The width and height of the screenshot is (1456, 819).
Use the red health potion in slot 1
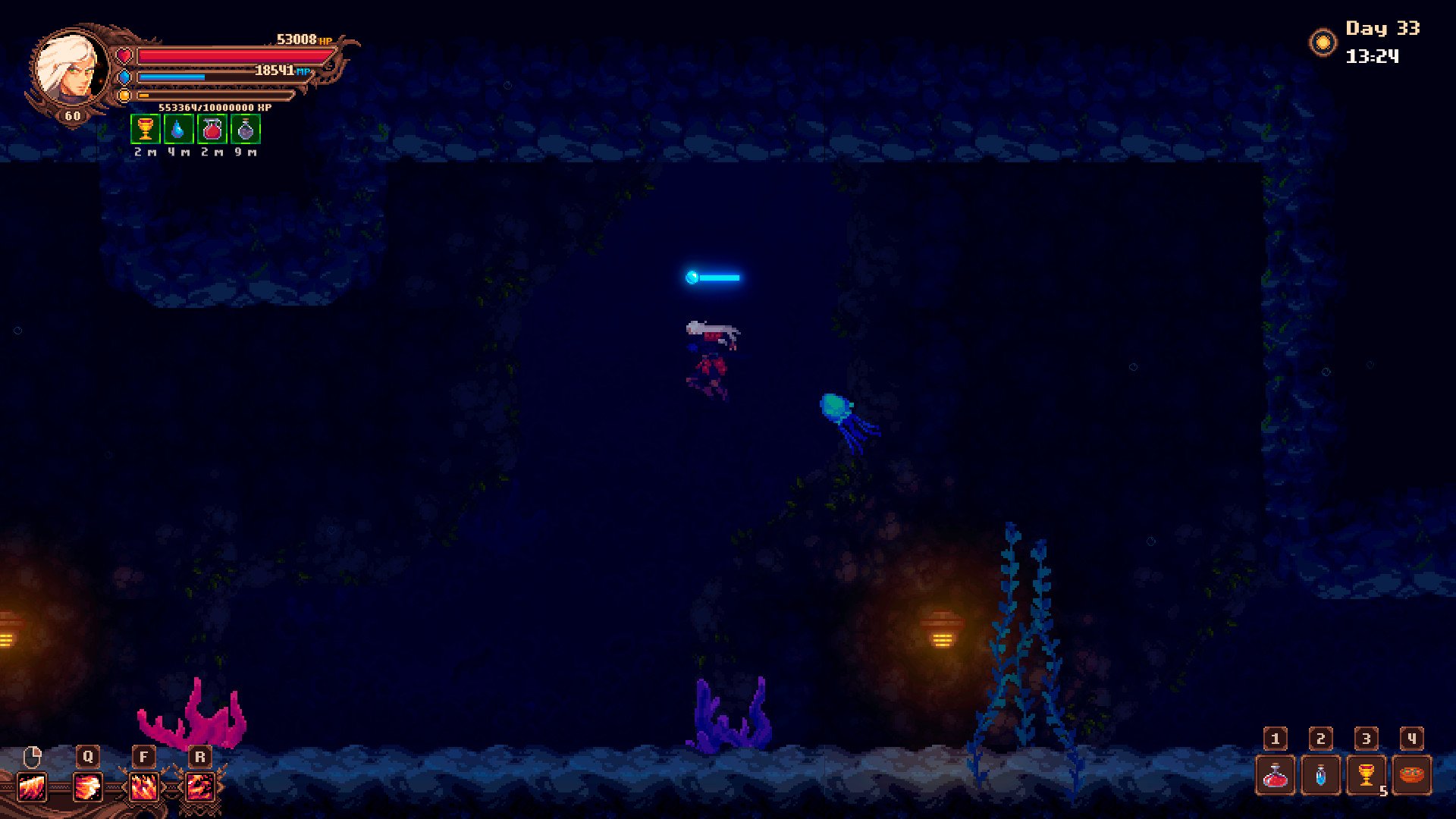(x=1275, y=775)
